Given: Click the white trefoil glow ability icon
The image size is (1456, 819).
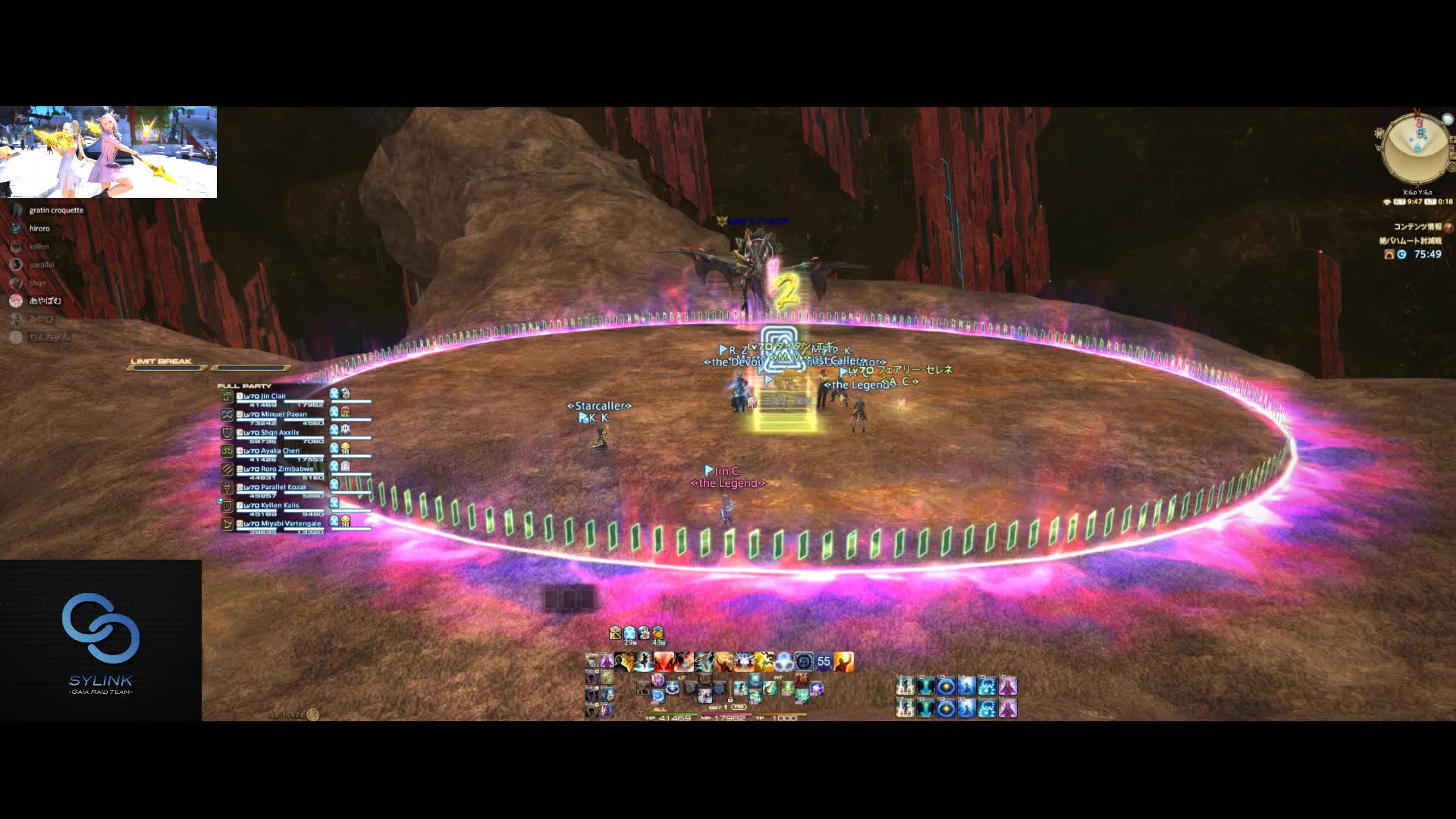Looking at the screenshot, I should point(783,662).
